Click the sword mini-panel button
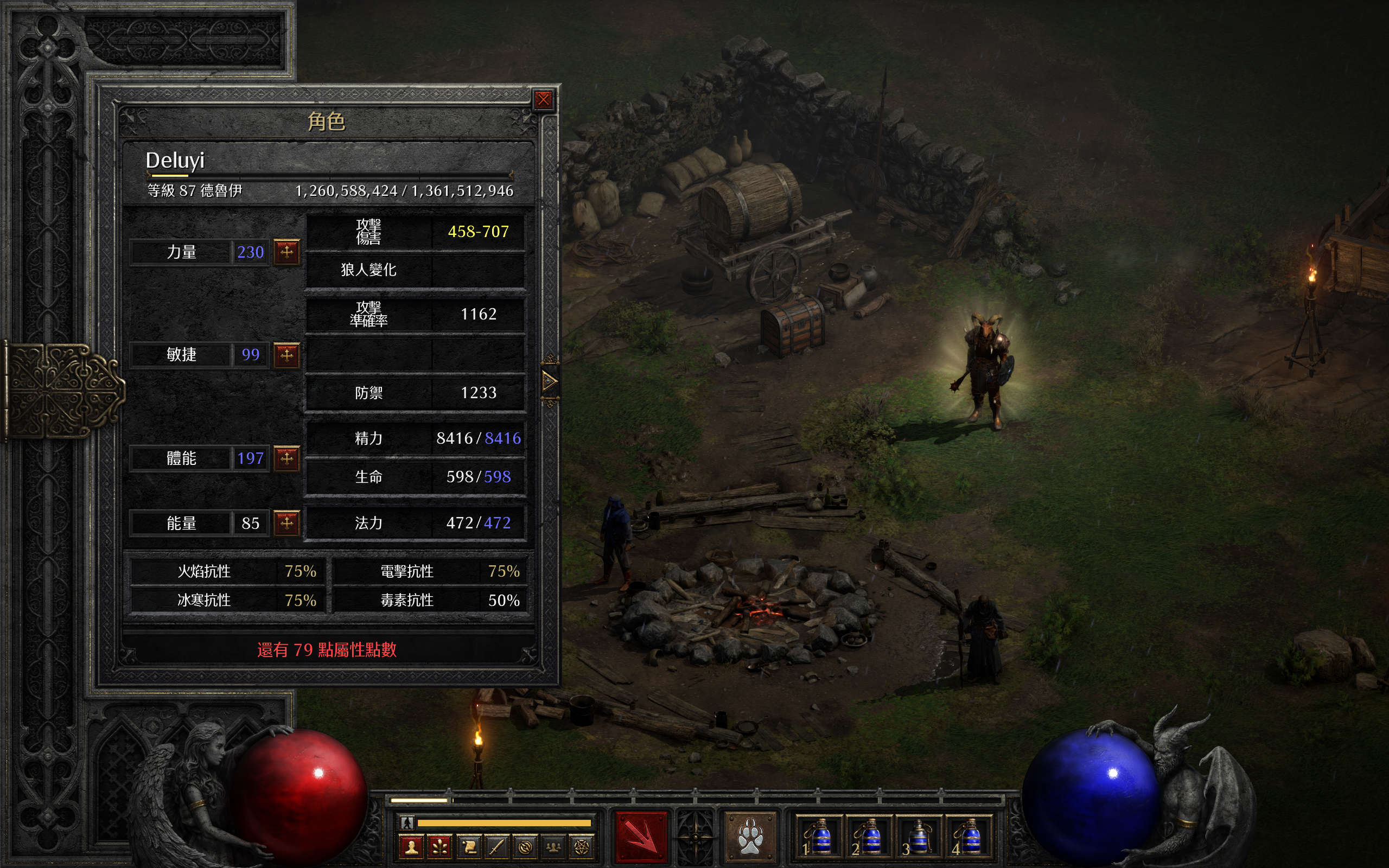The height and width of the screenshot is (868, 1389). click(496, 847)
